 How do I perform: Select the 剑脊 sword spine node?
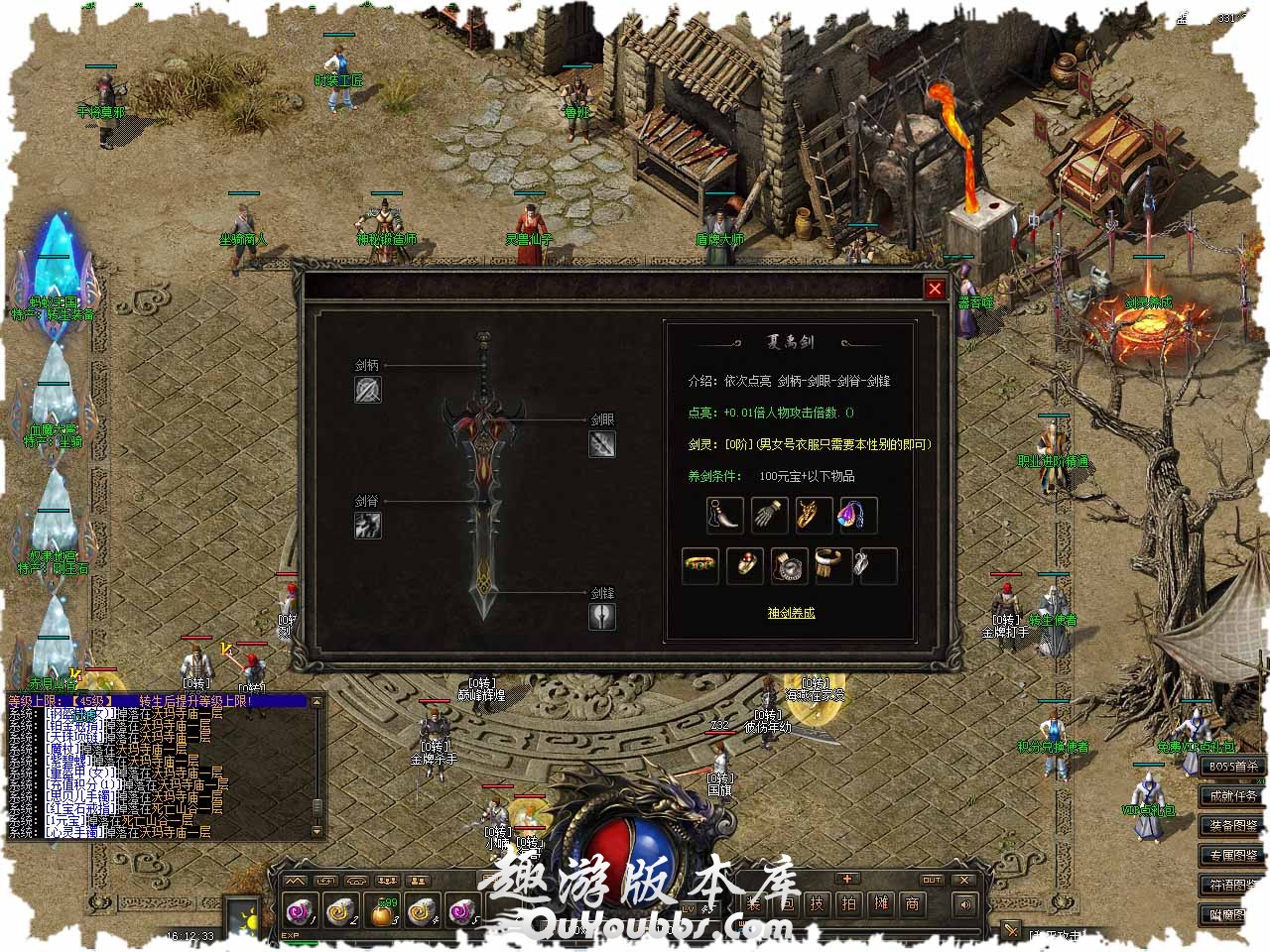tap(368, 526)
